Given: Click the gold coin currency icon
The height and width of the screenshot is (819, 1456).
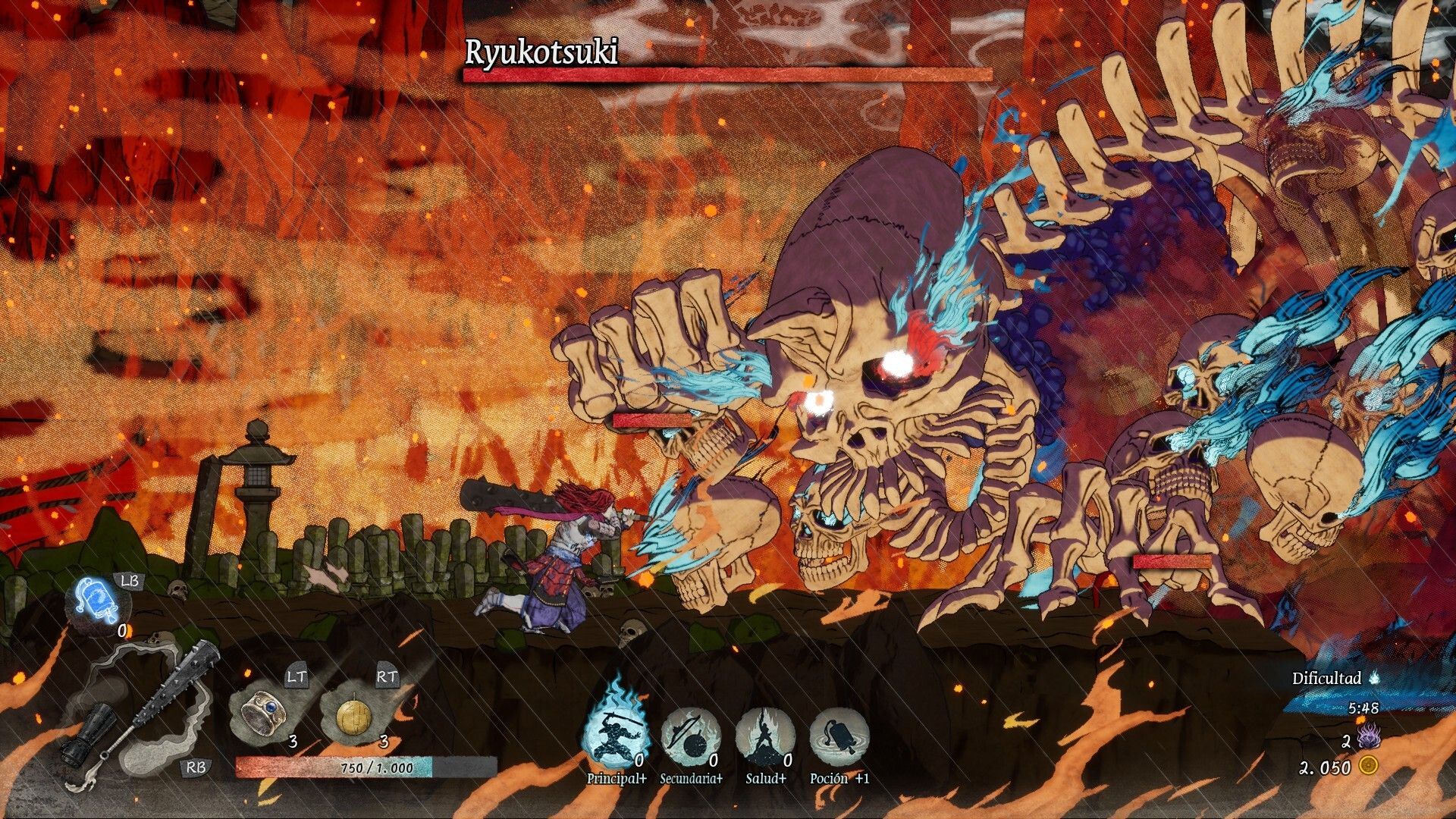Looking at the screenshot, I should (1368, 766).
